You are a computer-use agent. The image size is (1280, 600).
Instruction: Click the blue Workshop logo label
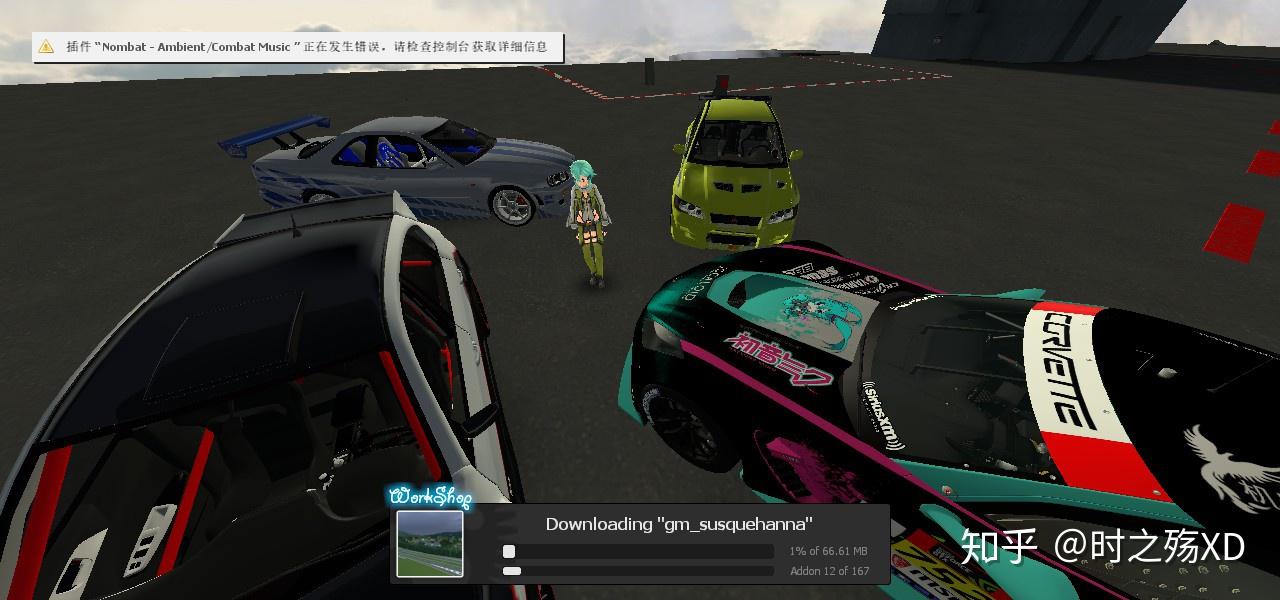click(x=429, y=496)
